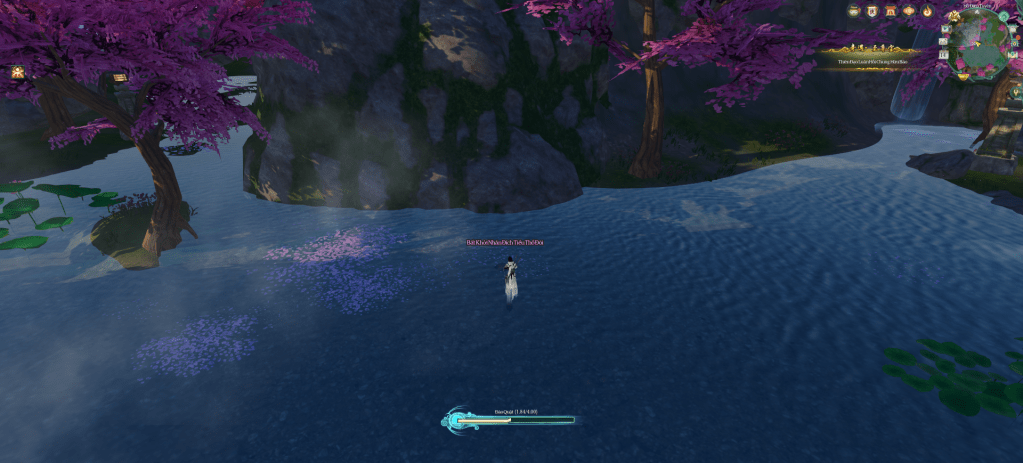Image resolution: width=1023 pixels, height=463 pixels.
Task: Click the bowl-shaped icon in the top bar
Action: [x=854, y=11]
